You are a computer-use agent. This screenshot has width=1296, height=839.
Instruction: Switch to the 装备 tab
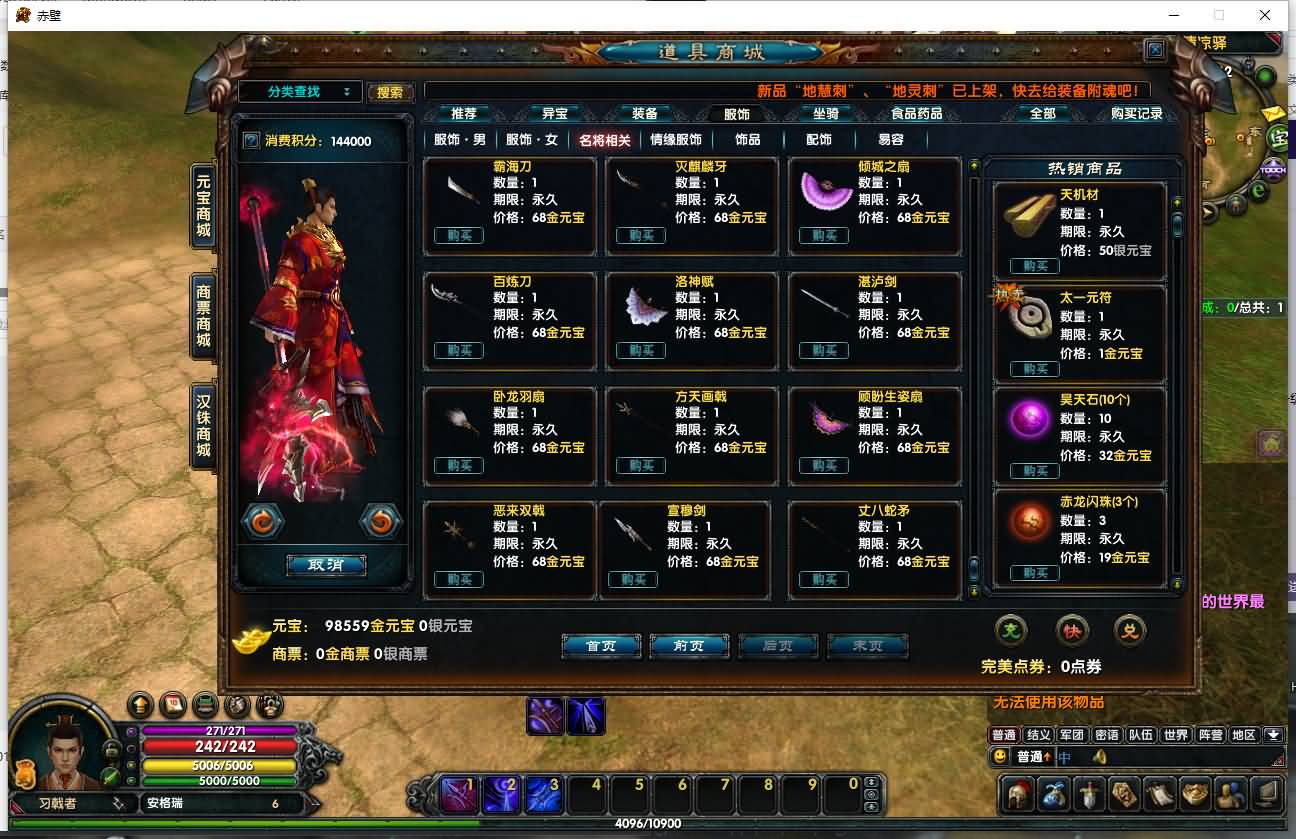[x=644, y=114]
